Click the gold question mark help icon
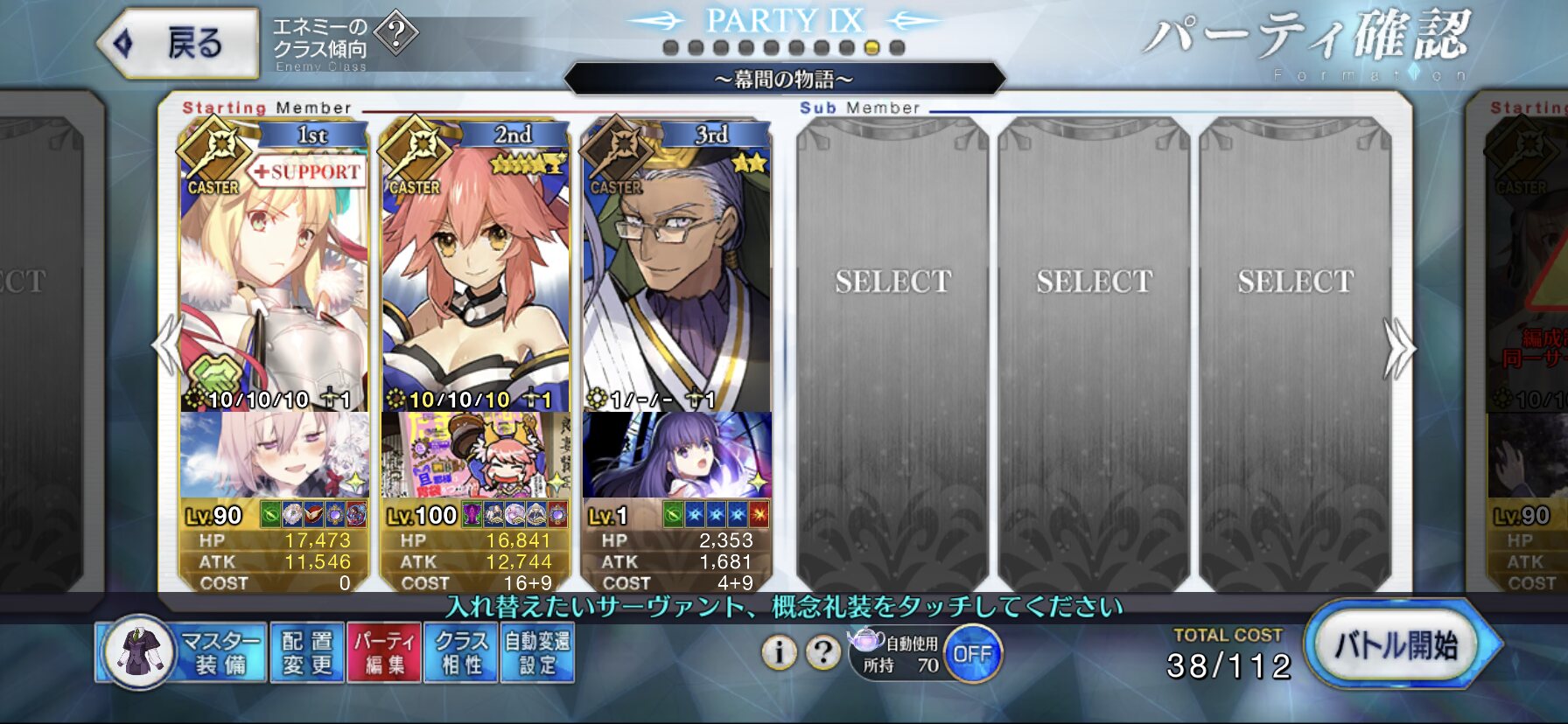 822,652
